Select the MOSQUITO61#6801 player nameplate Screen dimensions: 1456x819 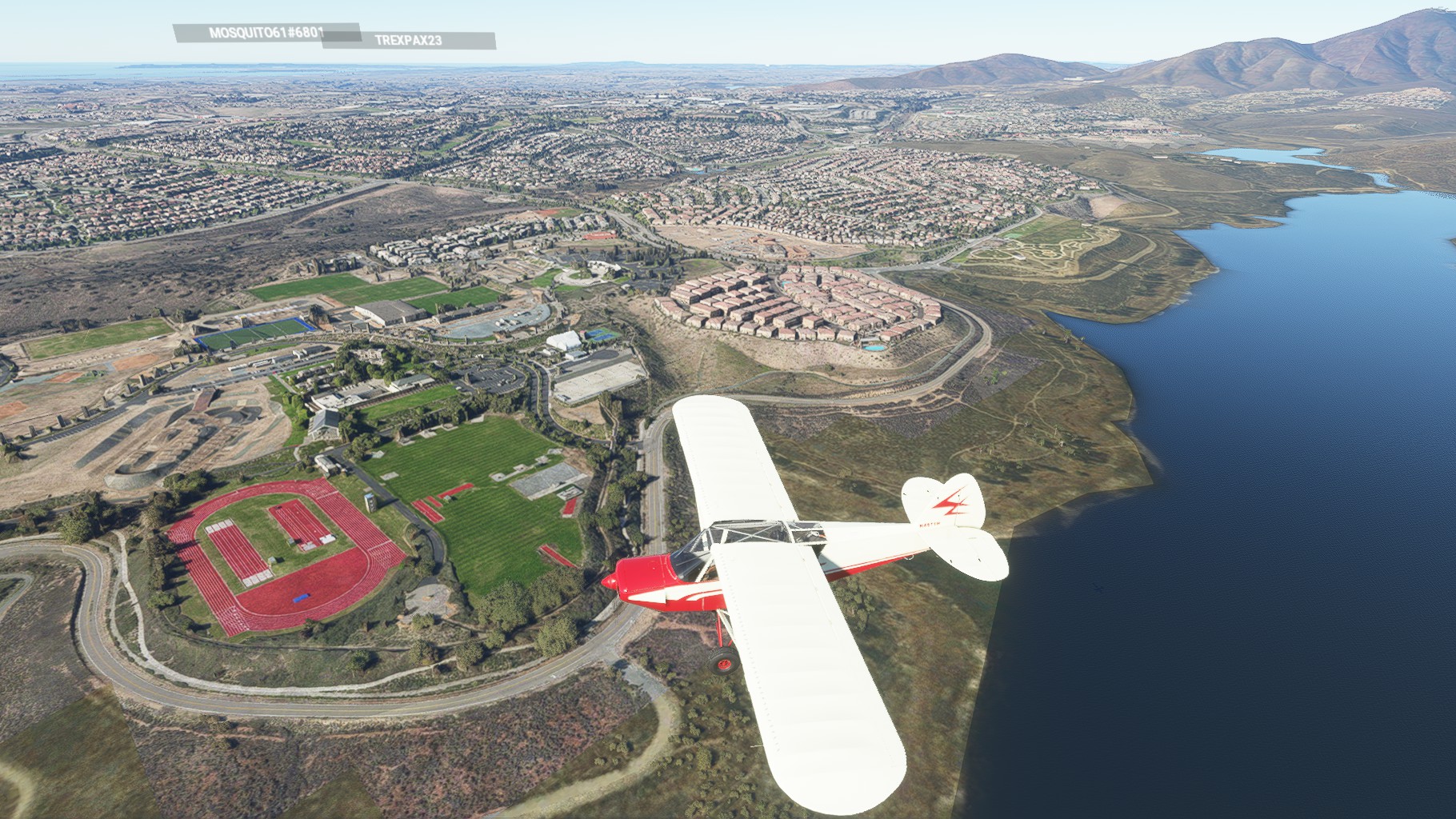(256, 33)
